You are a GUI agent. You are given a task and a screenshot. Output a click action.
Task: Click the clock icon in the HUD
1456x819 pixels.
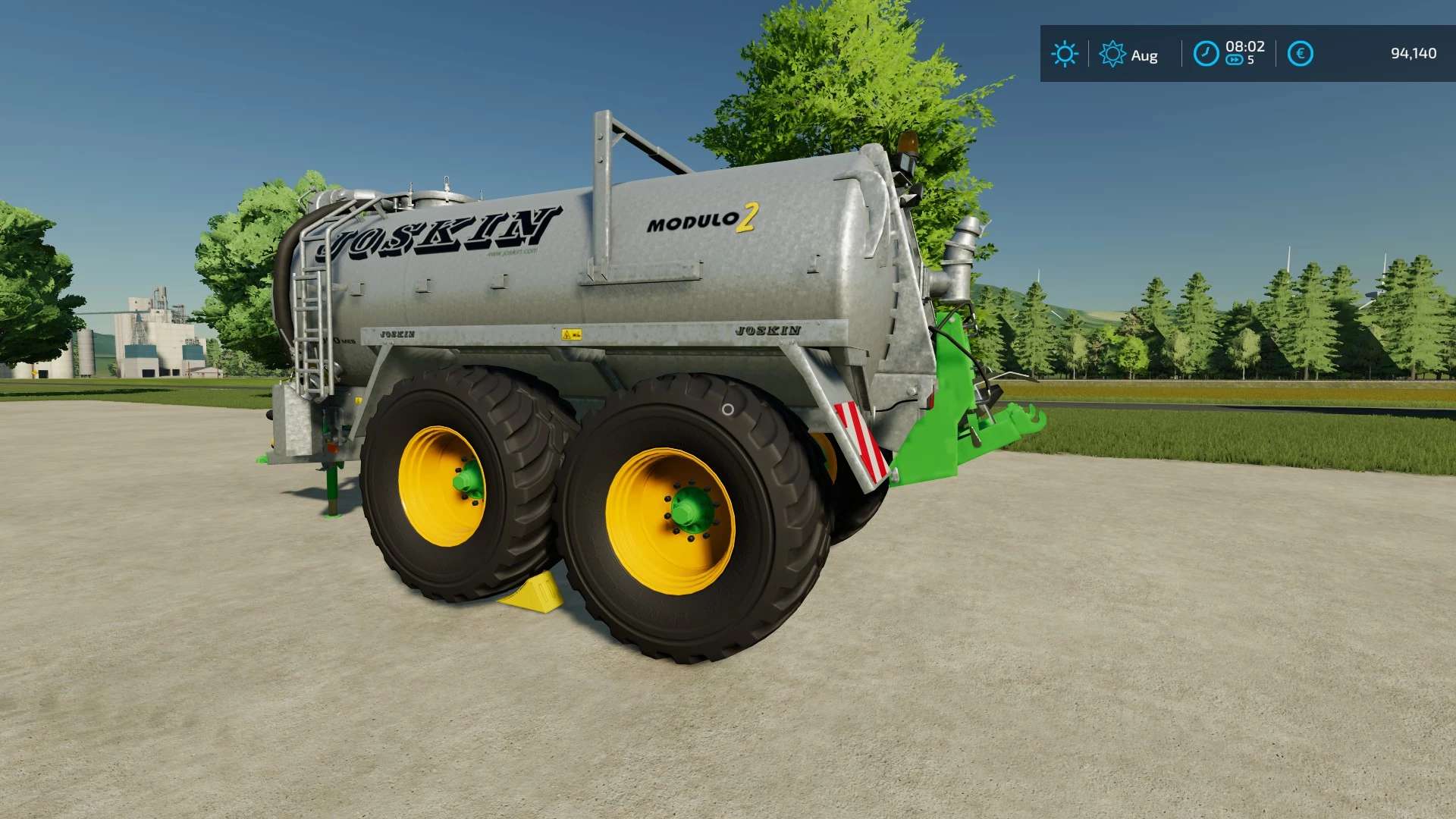(1206, 54)
